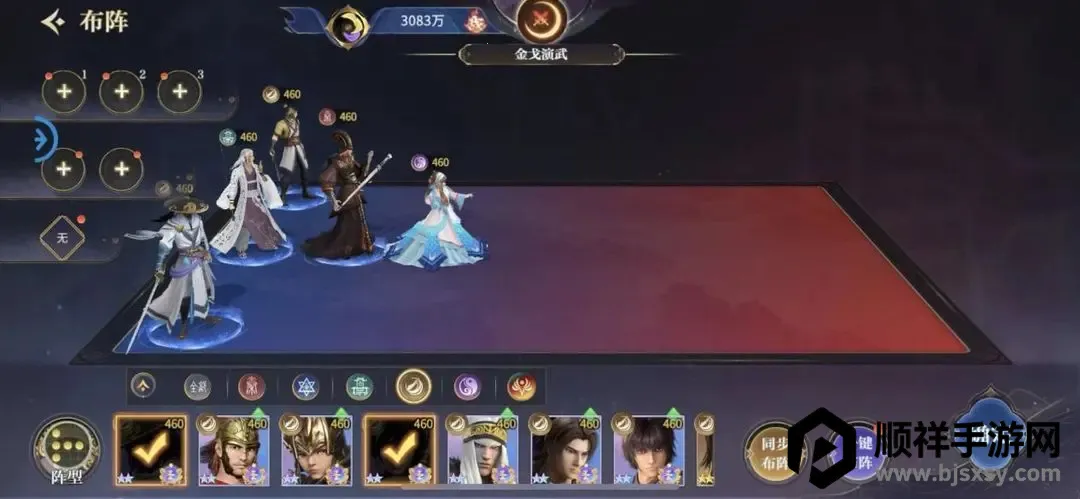Screen dimensions: 1080x499
Task: Go back from the 布阵 screen
Action: [53, 21]
